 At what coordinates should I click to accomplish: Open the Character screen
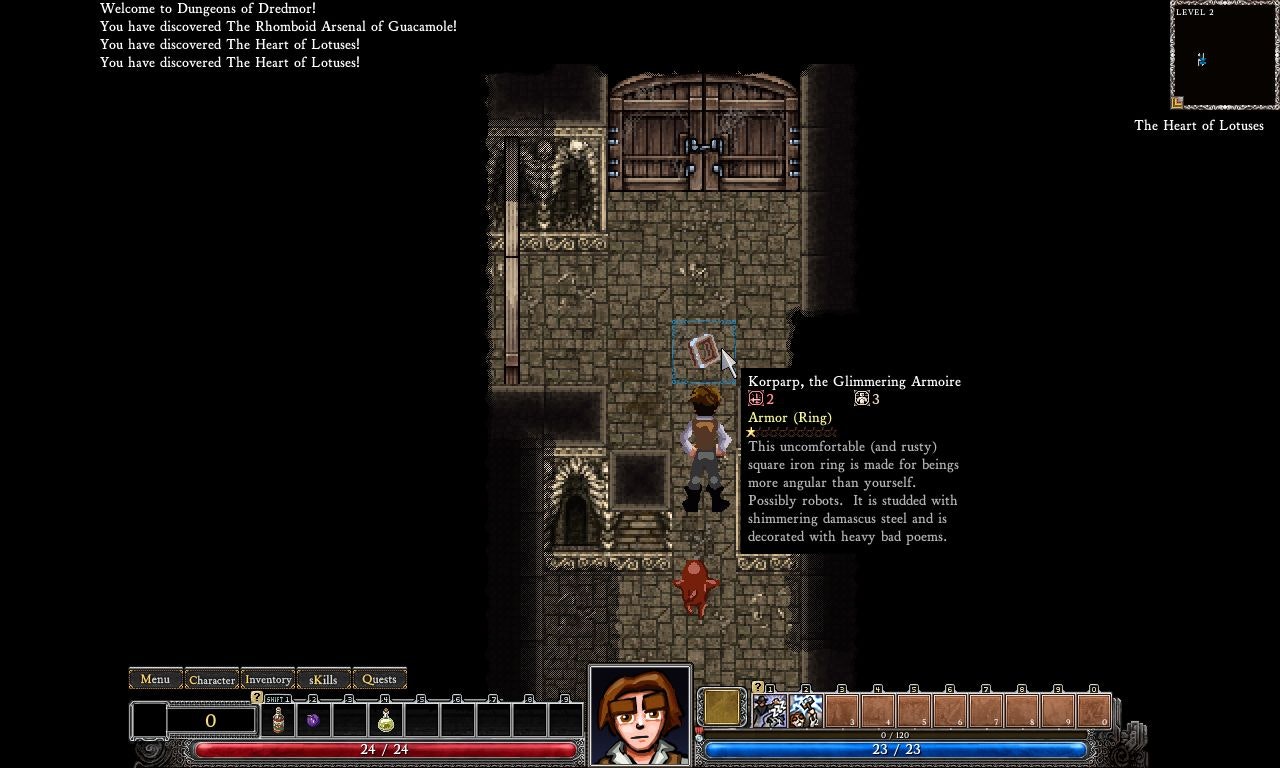pos(211,679)
